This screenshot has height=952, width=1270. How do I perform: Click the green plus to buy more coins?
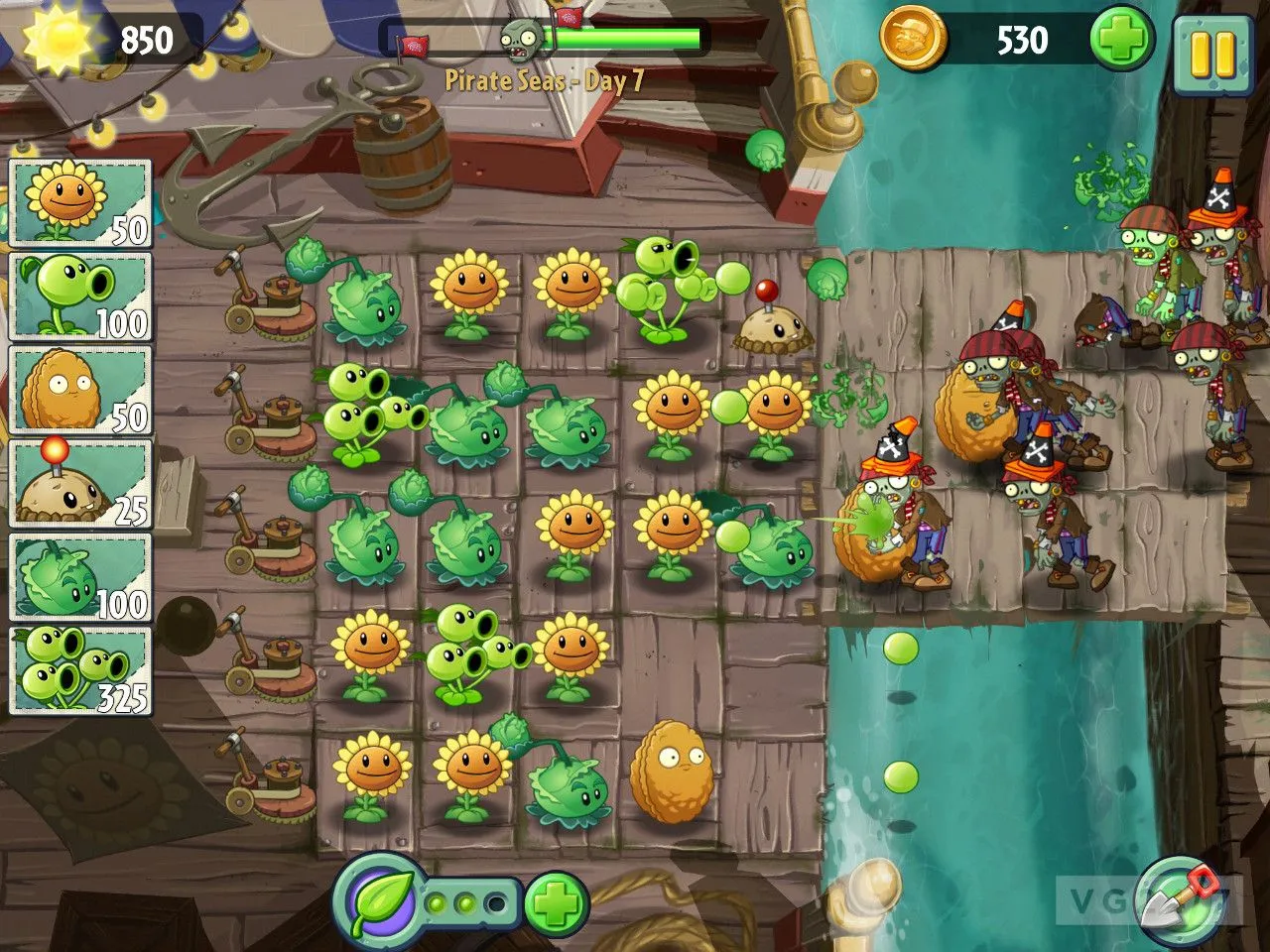tap(1121, 40)
